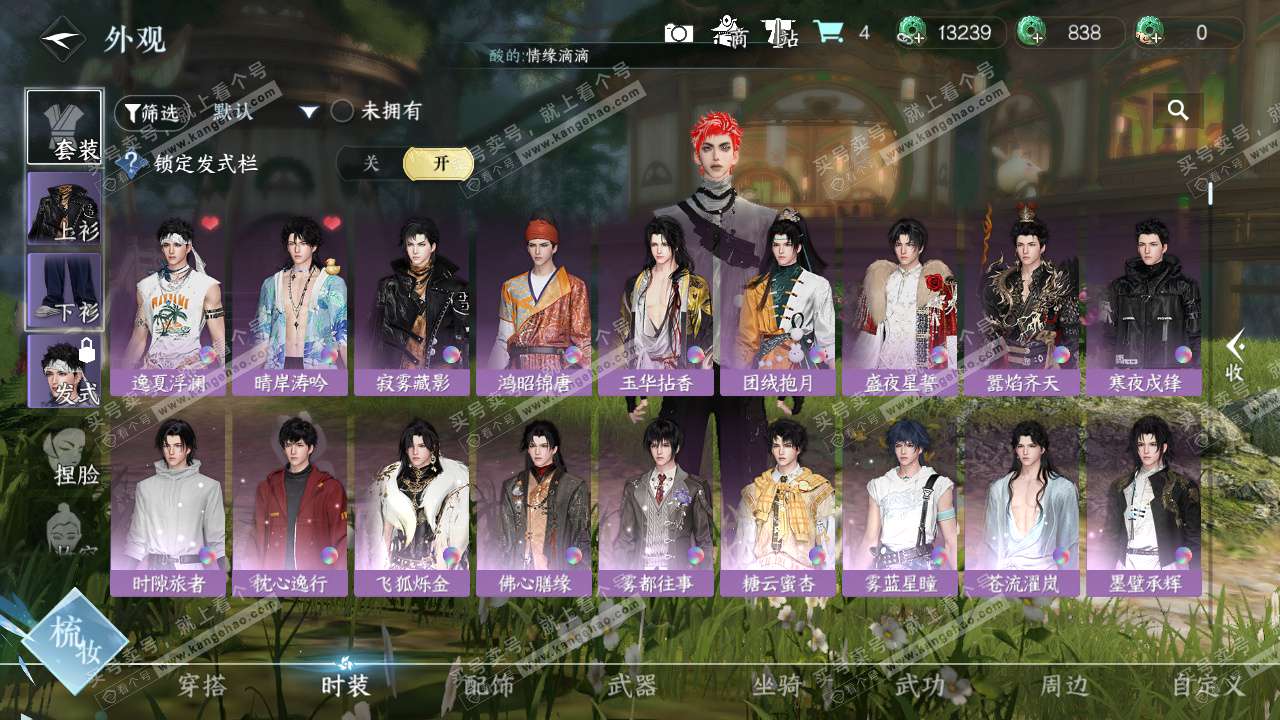
Task: Open the magnifier search button
Action: click(1178, 110)
